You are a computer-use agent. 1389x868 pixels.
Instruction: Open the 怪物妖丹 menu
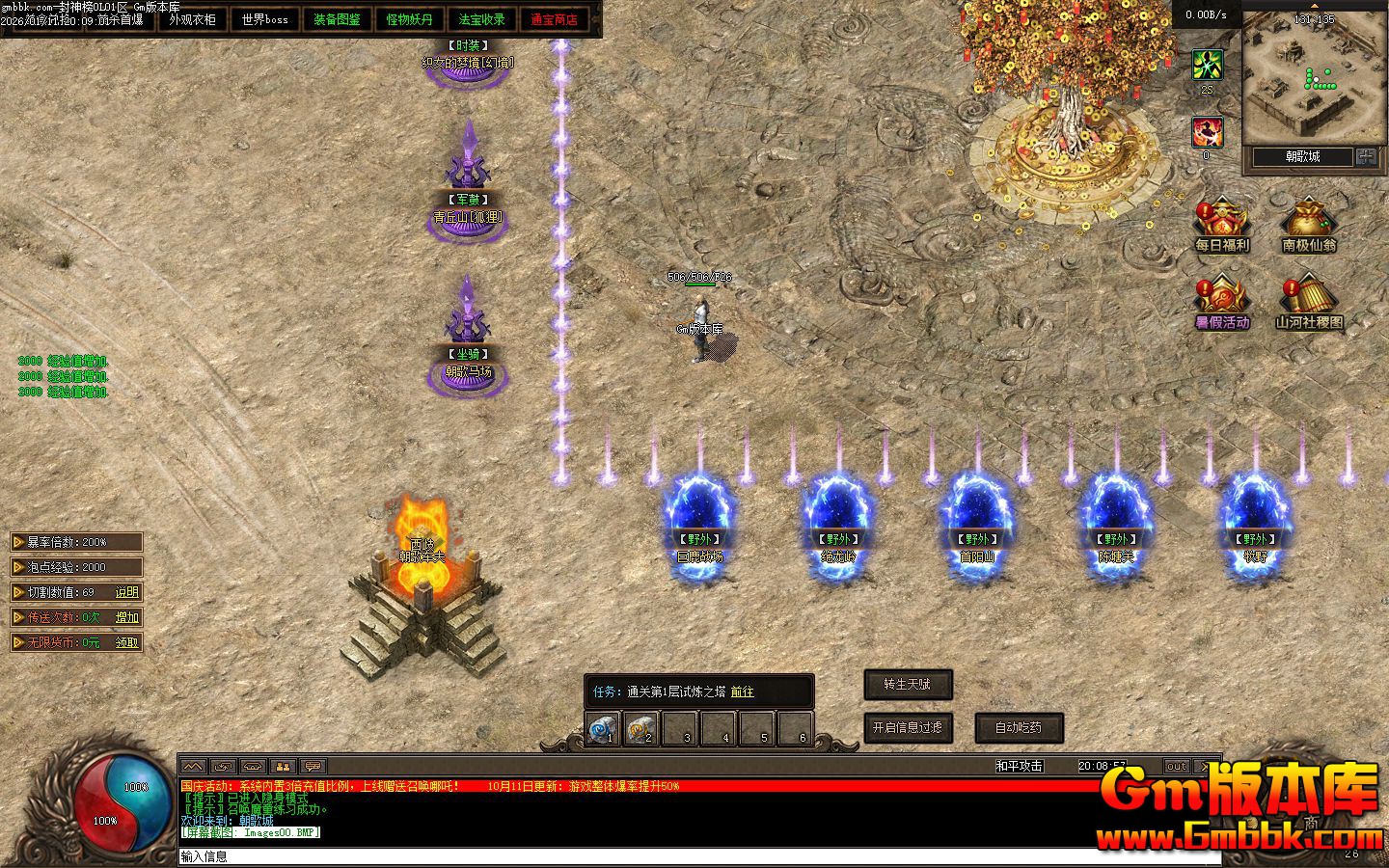pos(410,19)
